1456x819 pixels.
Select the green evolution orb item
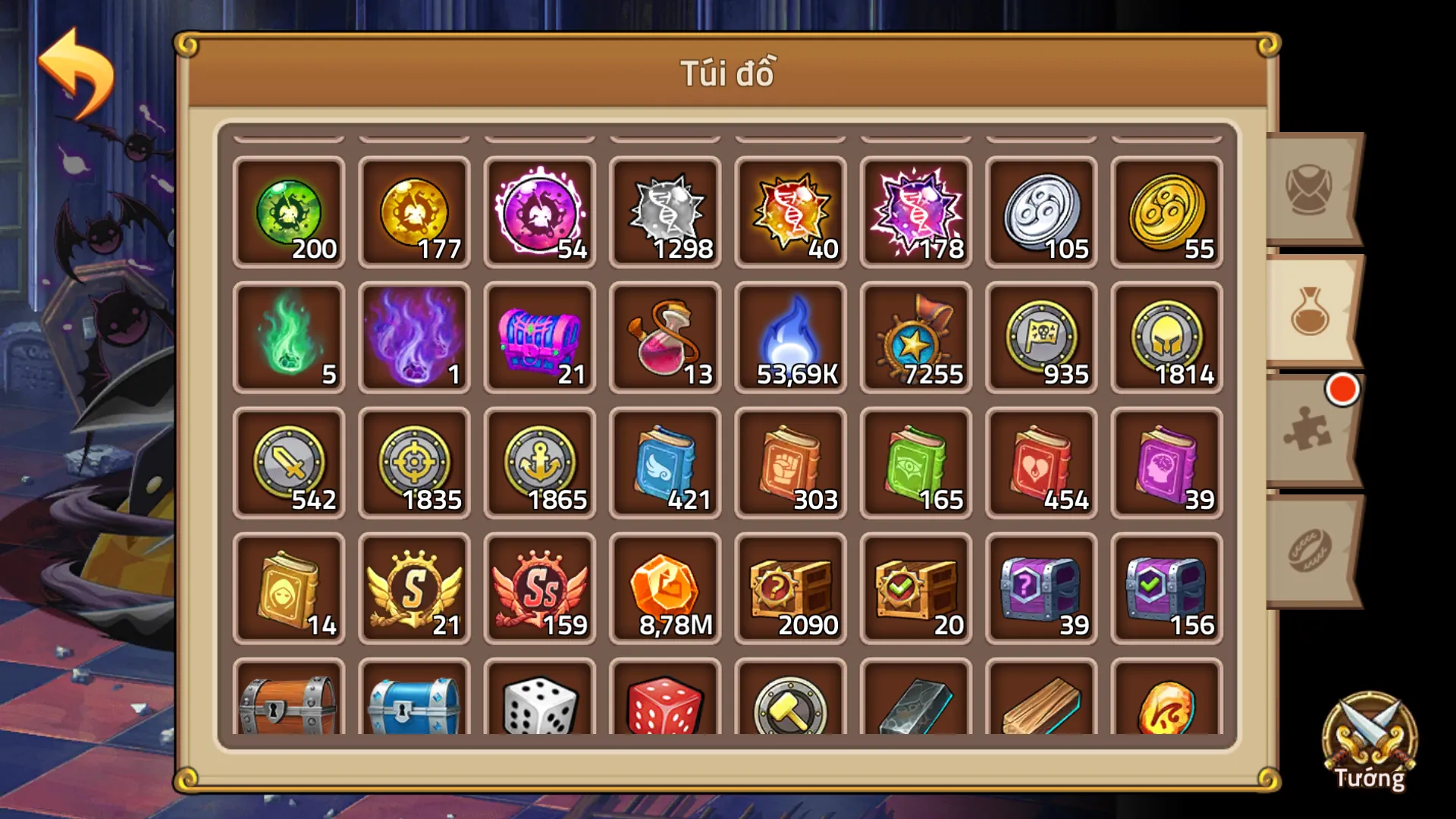pyautogui.click(x=290, y=212)
